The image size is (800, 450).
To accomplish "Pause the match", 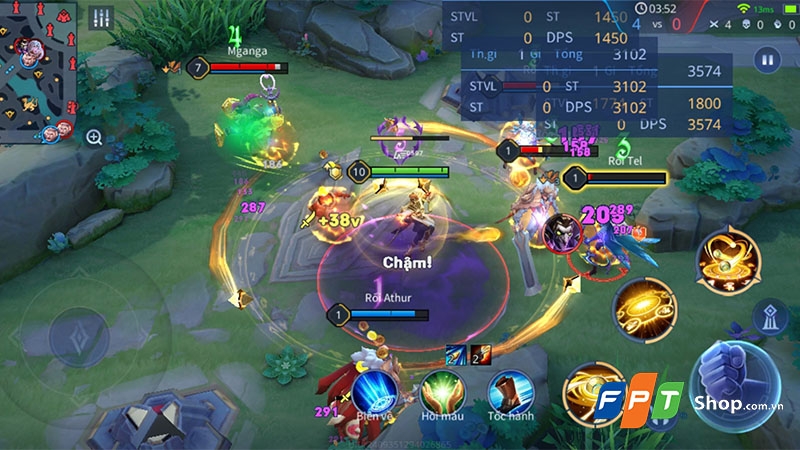I will click(x=767, y=60).
